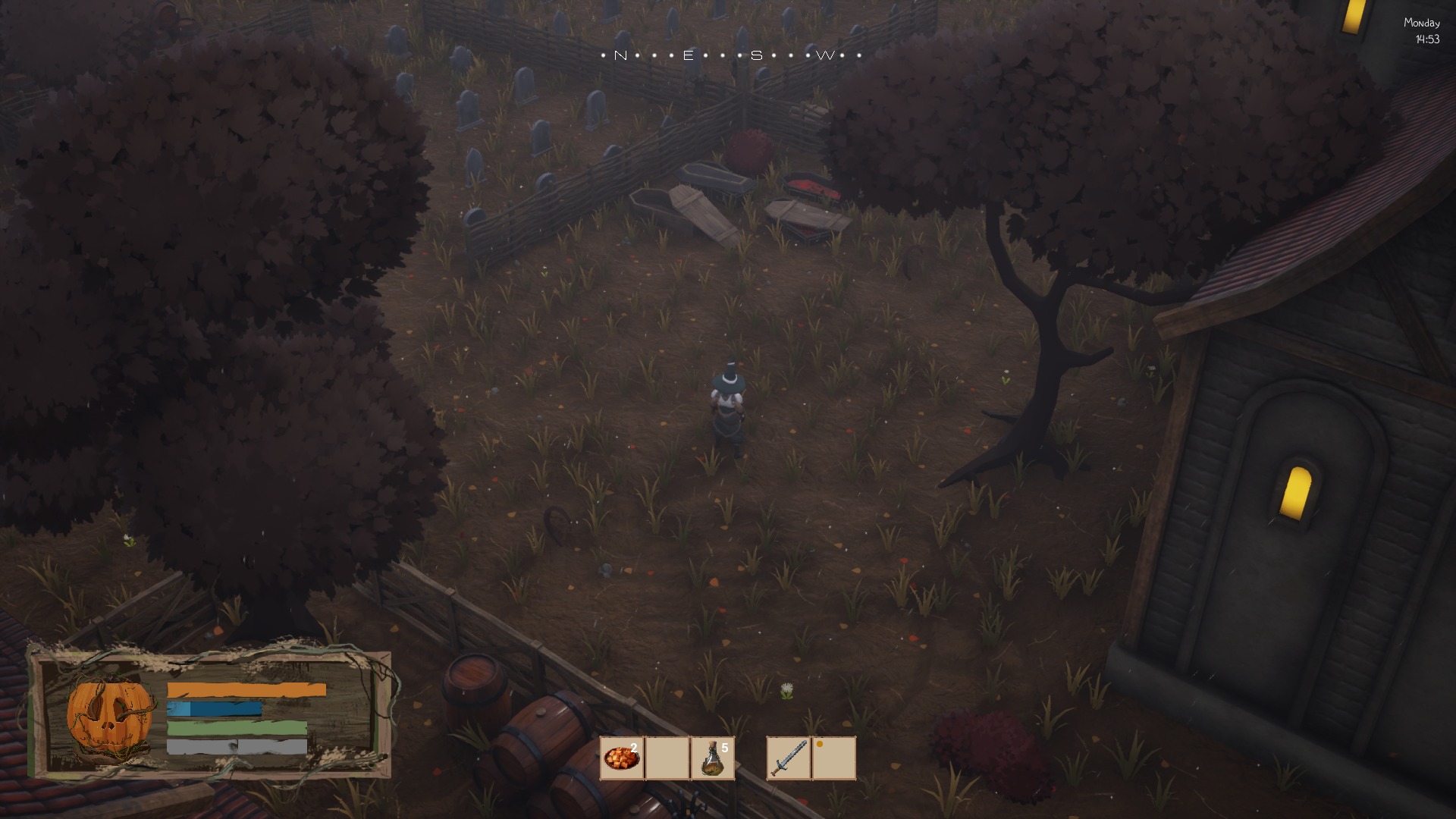
Task: Select the bowl of diced food slot
Action: click(x=622, y=758)
